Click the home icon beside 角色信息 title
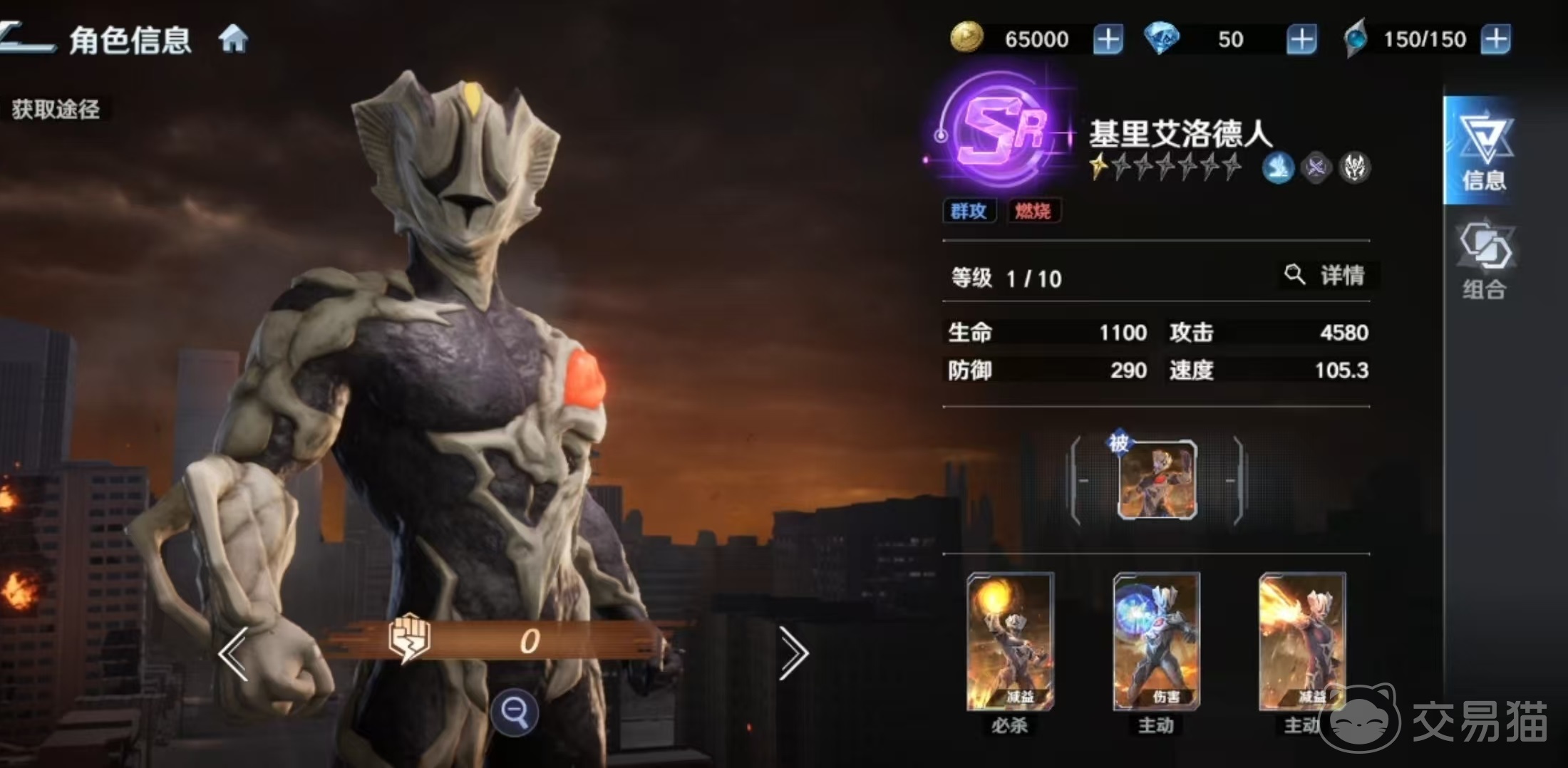Image resolution: width=1568 pixels, height=768 pixels. 235,41
